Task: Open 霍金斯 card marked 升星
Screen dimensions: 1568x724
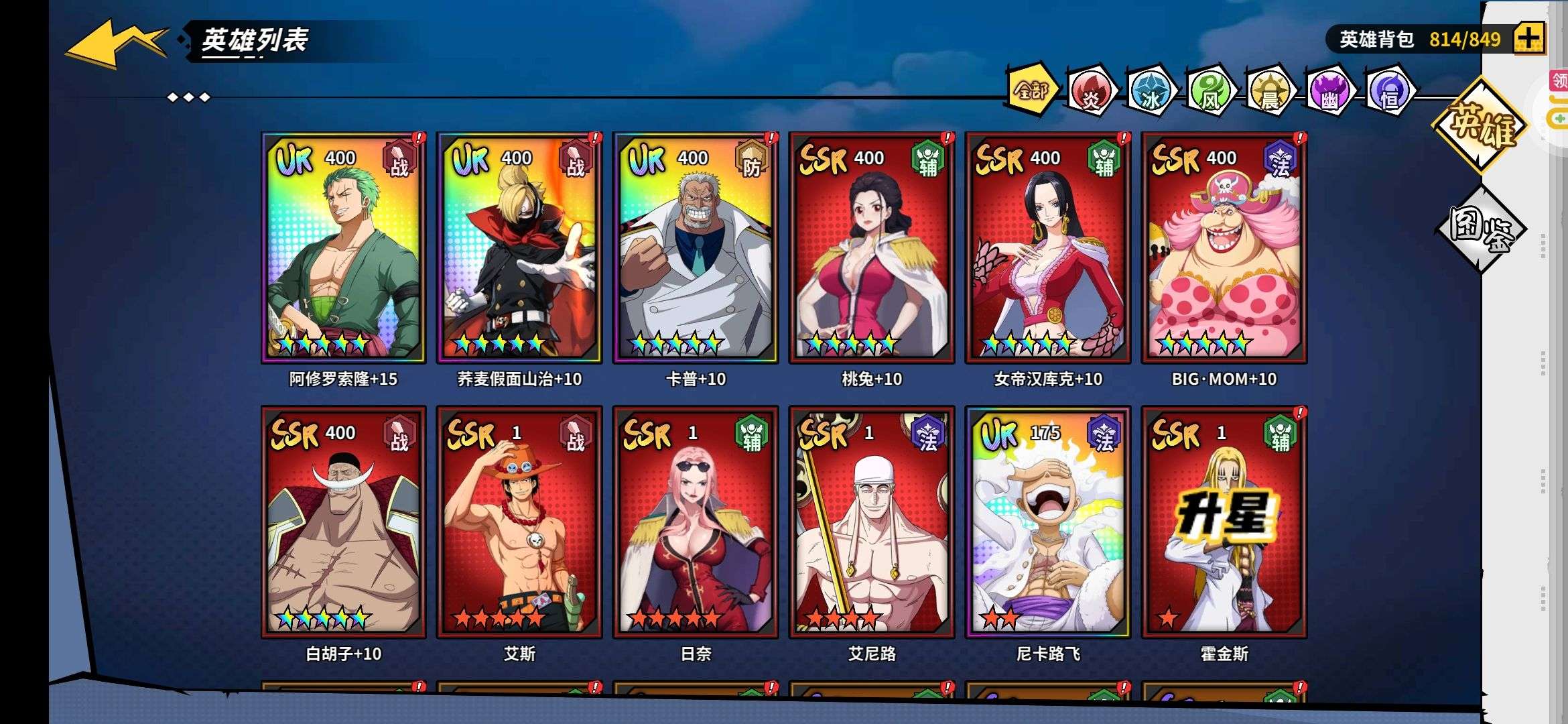Action: tap(1224, 522)
